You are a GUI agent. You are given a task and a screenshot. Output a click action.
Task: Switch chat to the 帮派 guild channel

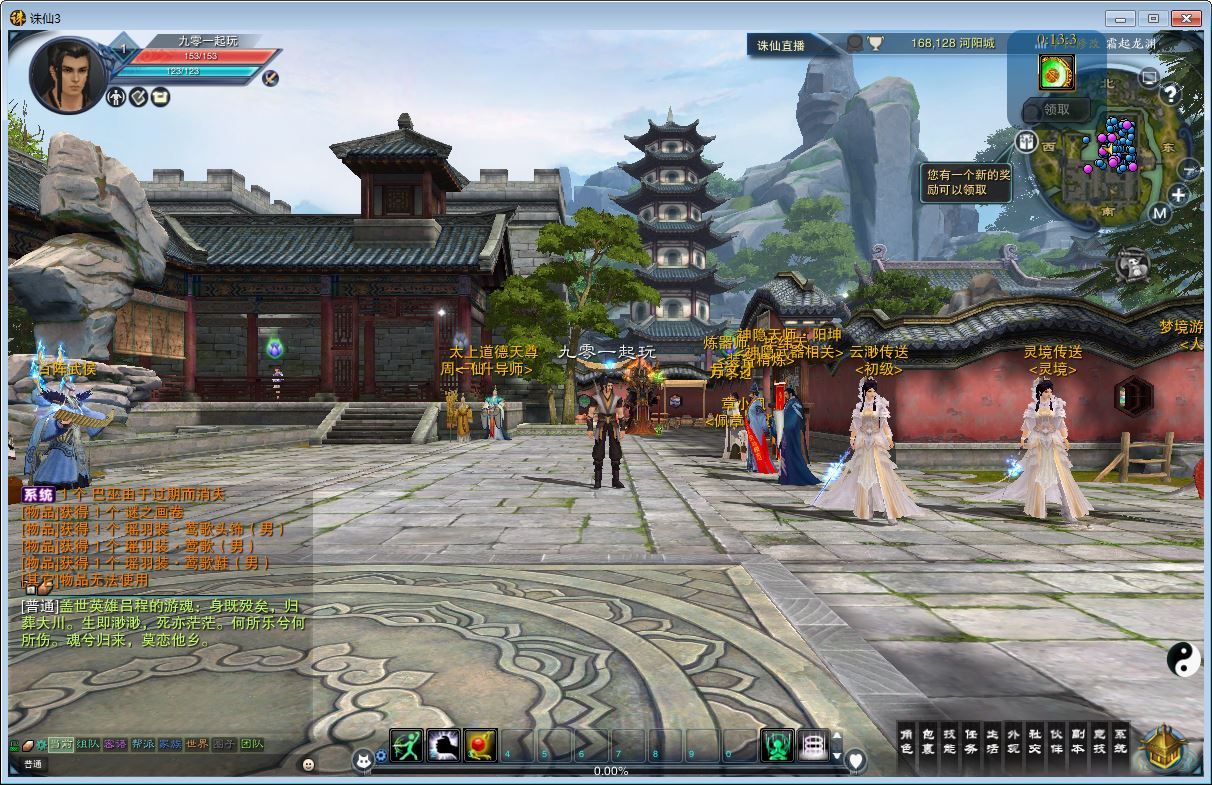click(143, 744)
